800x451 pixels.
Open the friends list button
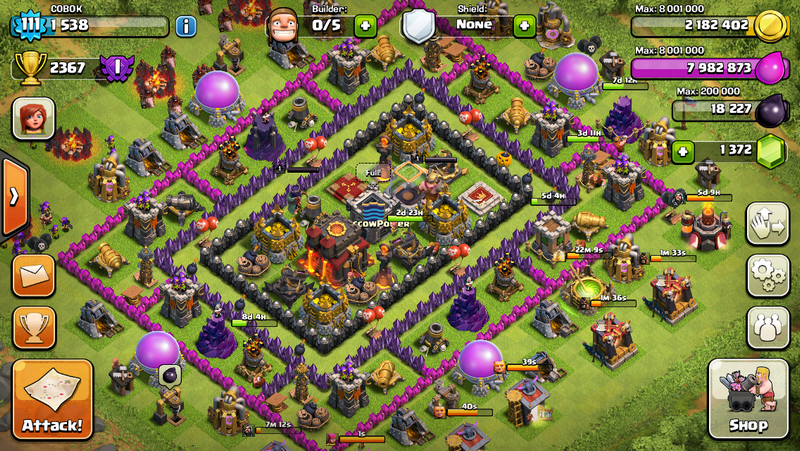[766, 327]
